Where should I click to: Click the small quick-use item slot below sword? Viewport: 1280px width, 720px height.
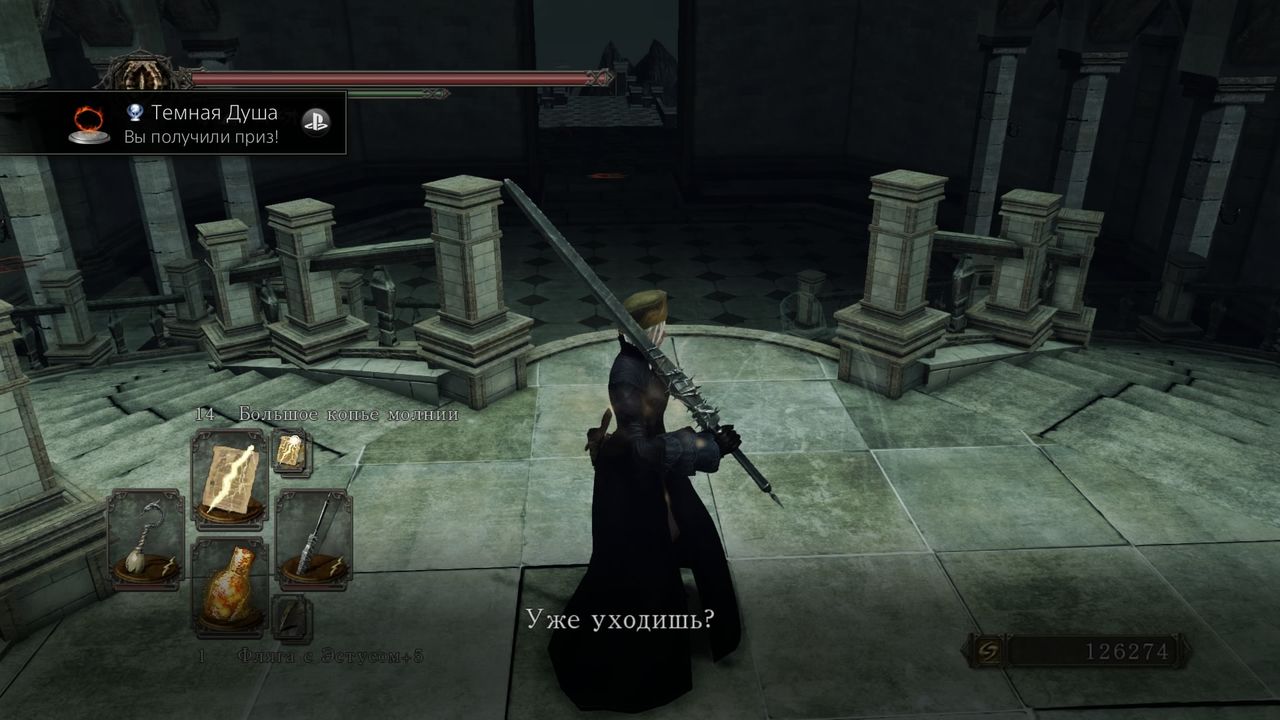pyautogui.click(x=290, y=616)
